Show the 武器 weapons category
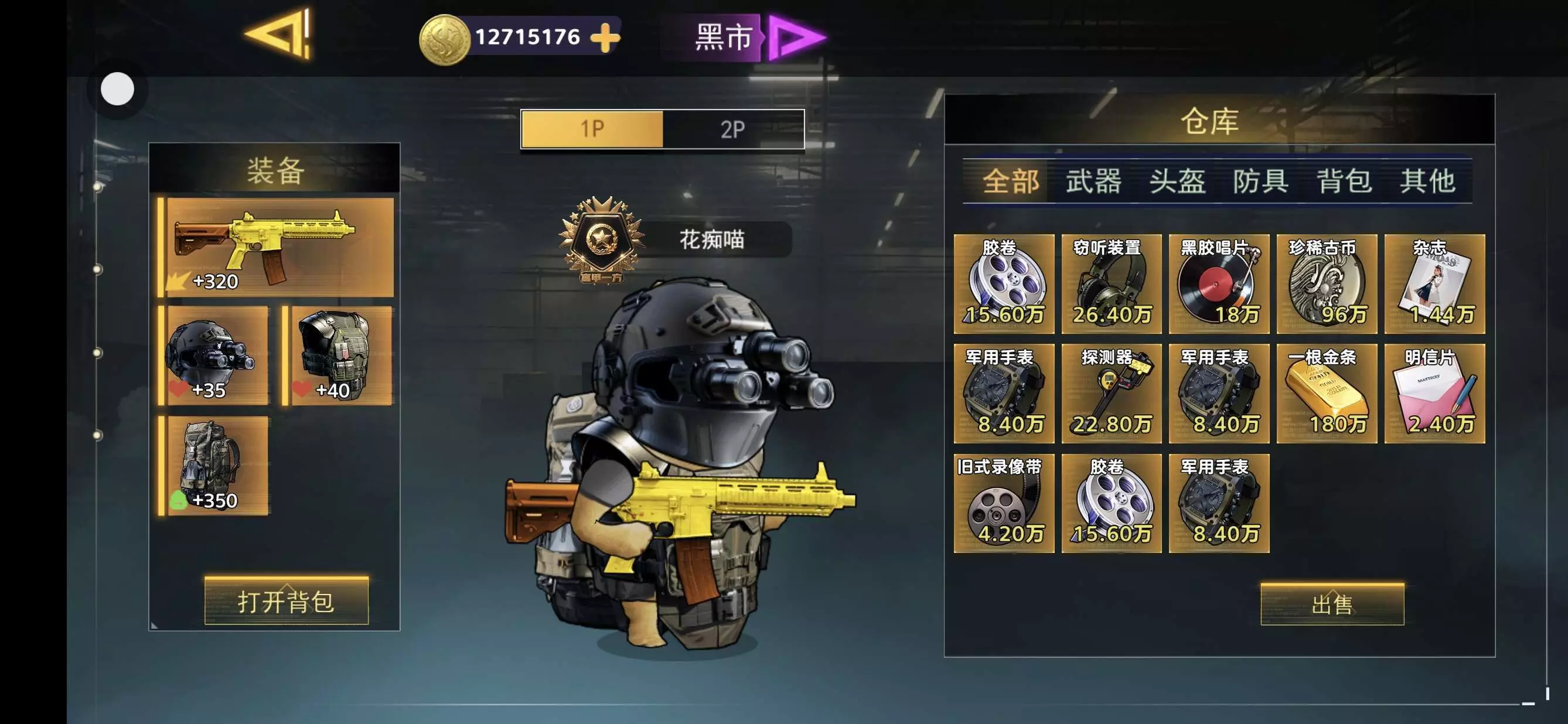This screenshot has height=724, width=1568. pos(1093,182)
